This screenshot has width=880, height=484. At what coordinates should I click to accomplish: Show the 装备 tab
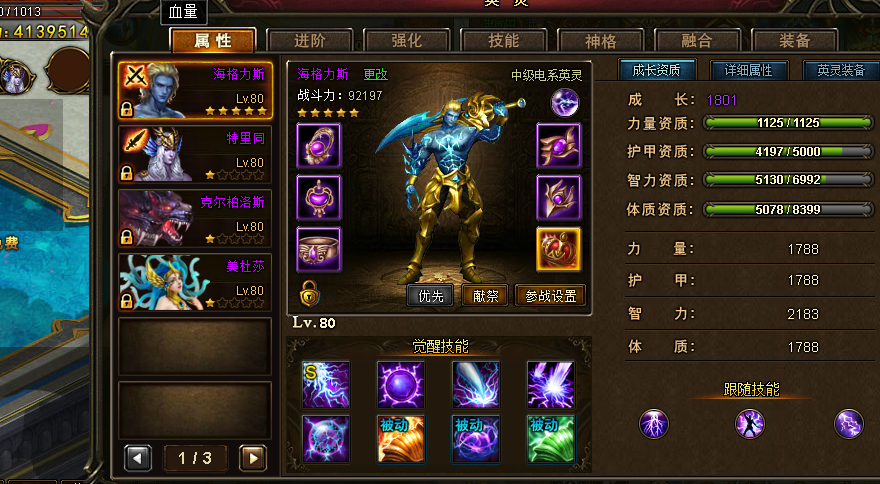[x=794, y=41]
